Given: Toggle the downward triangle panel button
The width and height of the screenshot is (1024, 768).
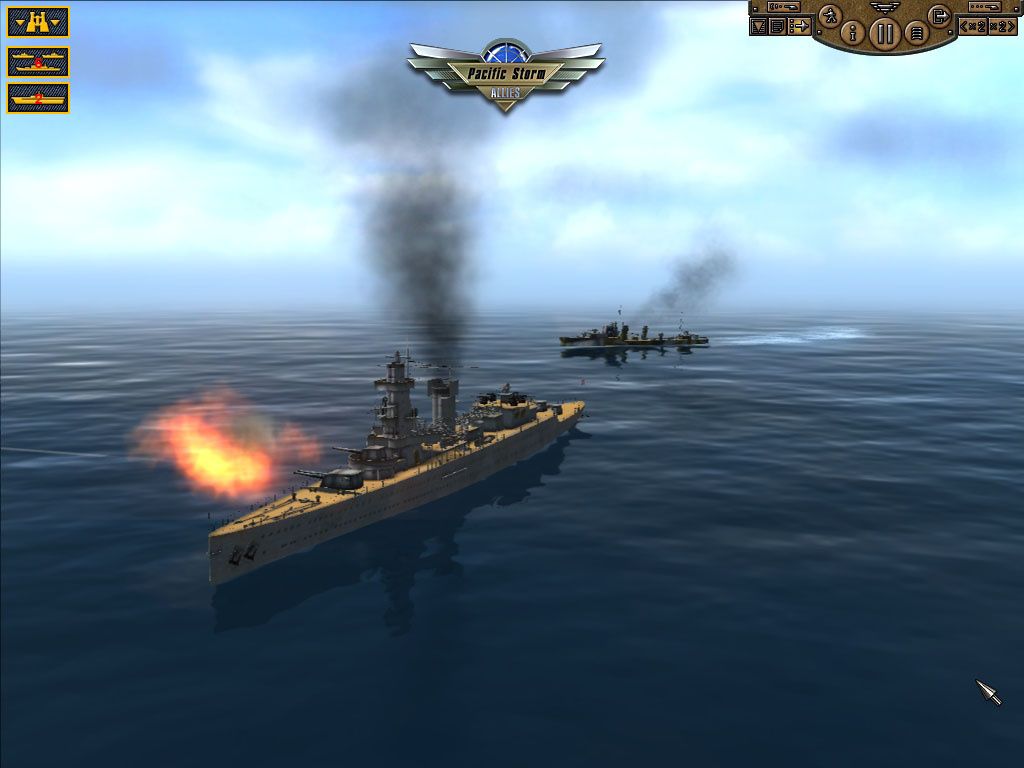Looking at the screenshot, I should [x=758, y=27].
